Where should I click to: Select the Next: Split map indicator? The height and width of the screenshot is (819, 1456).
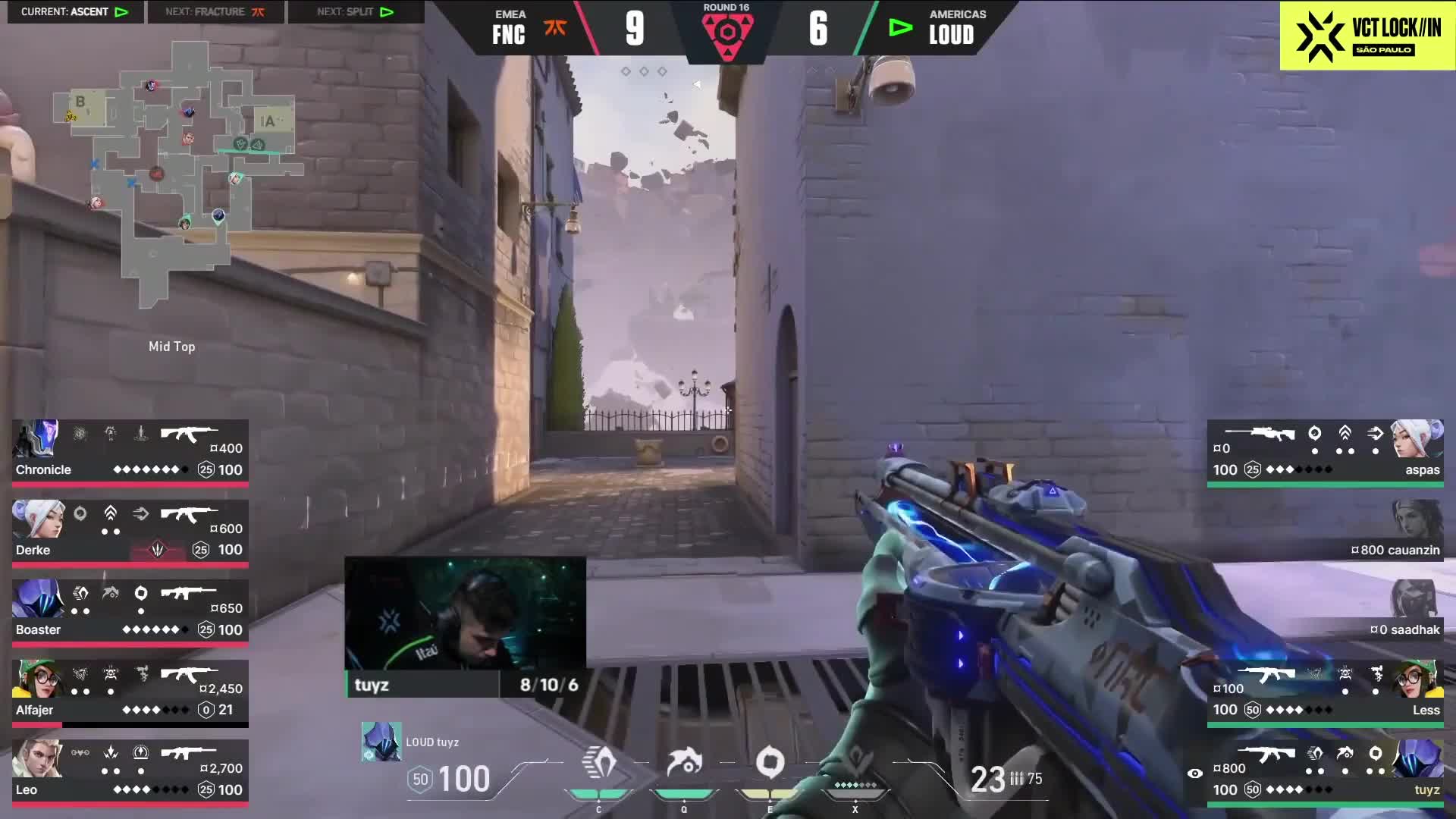coord(356,12)
